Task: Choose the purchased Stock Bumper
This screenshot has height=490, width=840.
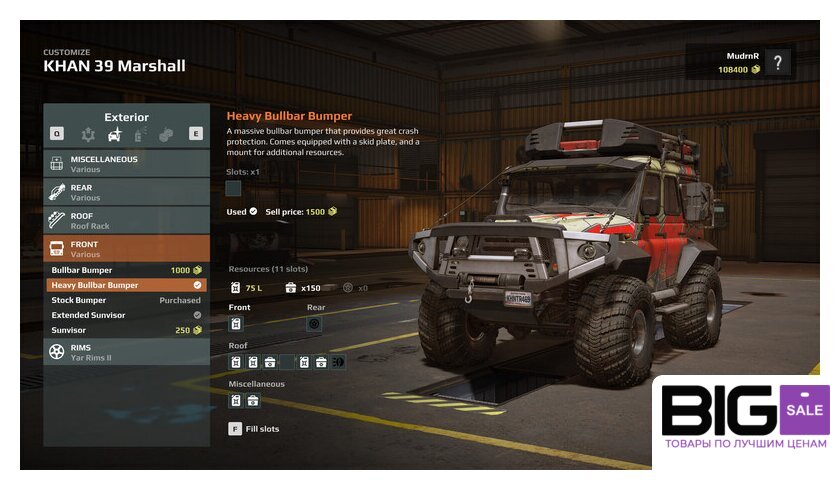Action: click(x=127, y=300)
